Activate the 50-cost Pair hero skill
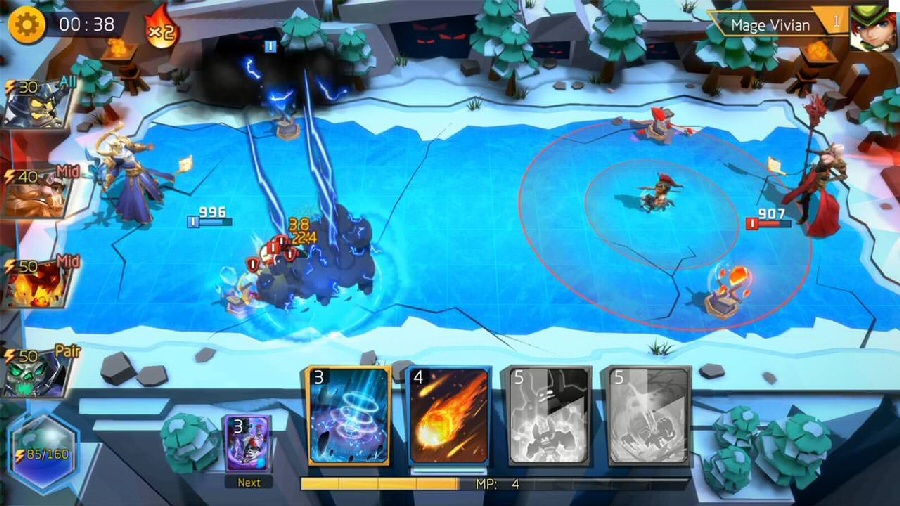900x506 pixels. click(36, 372)
